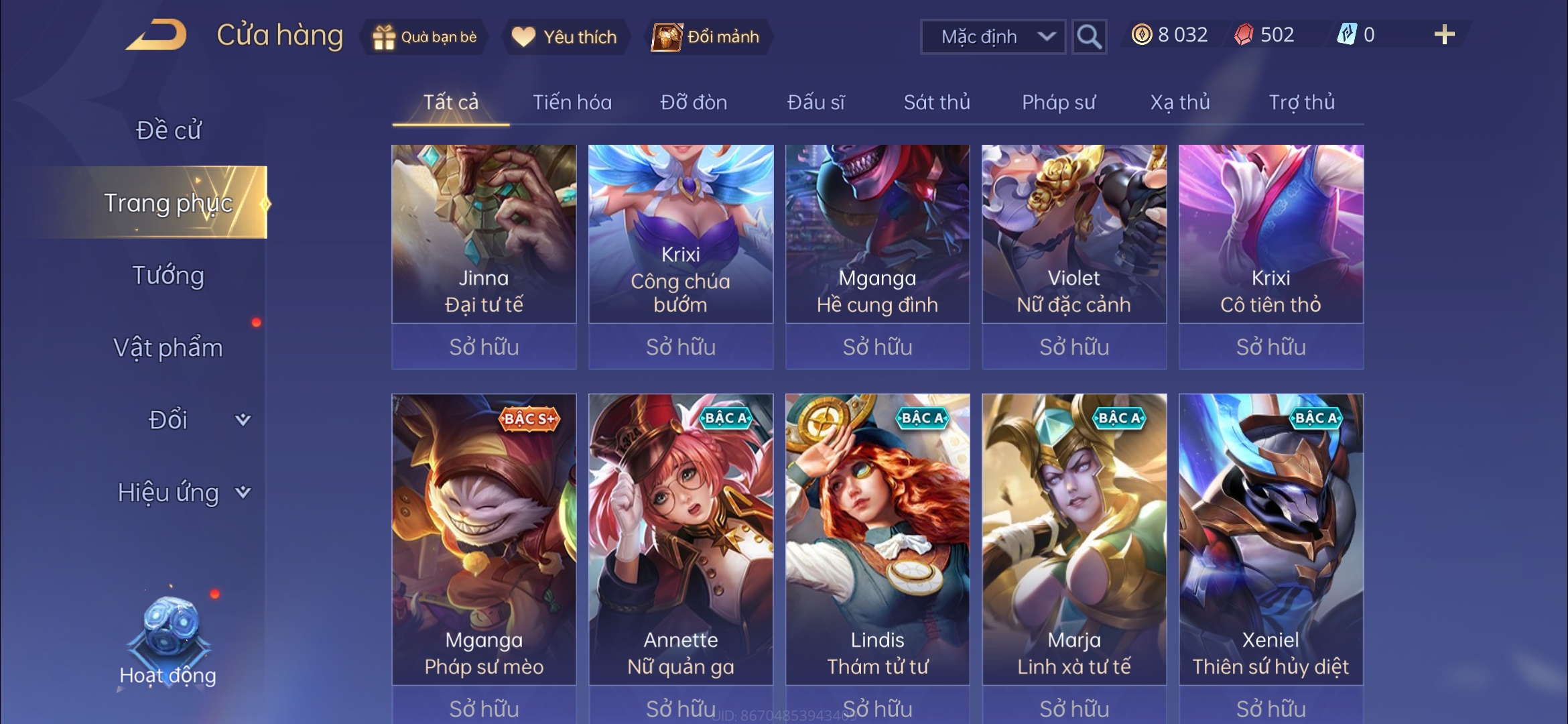The width and height of the screenshot is (1568, 724).
Task: Show the Pháp sư skins tab
Action: pyautogui.click(x=1058, y=103)
